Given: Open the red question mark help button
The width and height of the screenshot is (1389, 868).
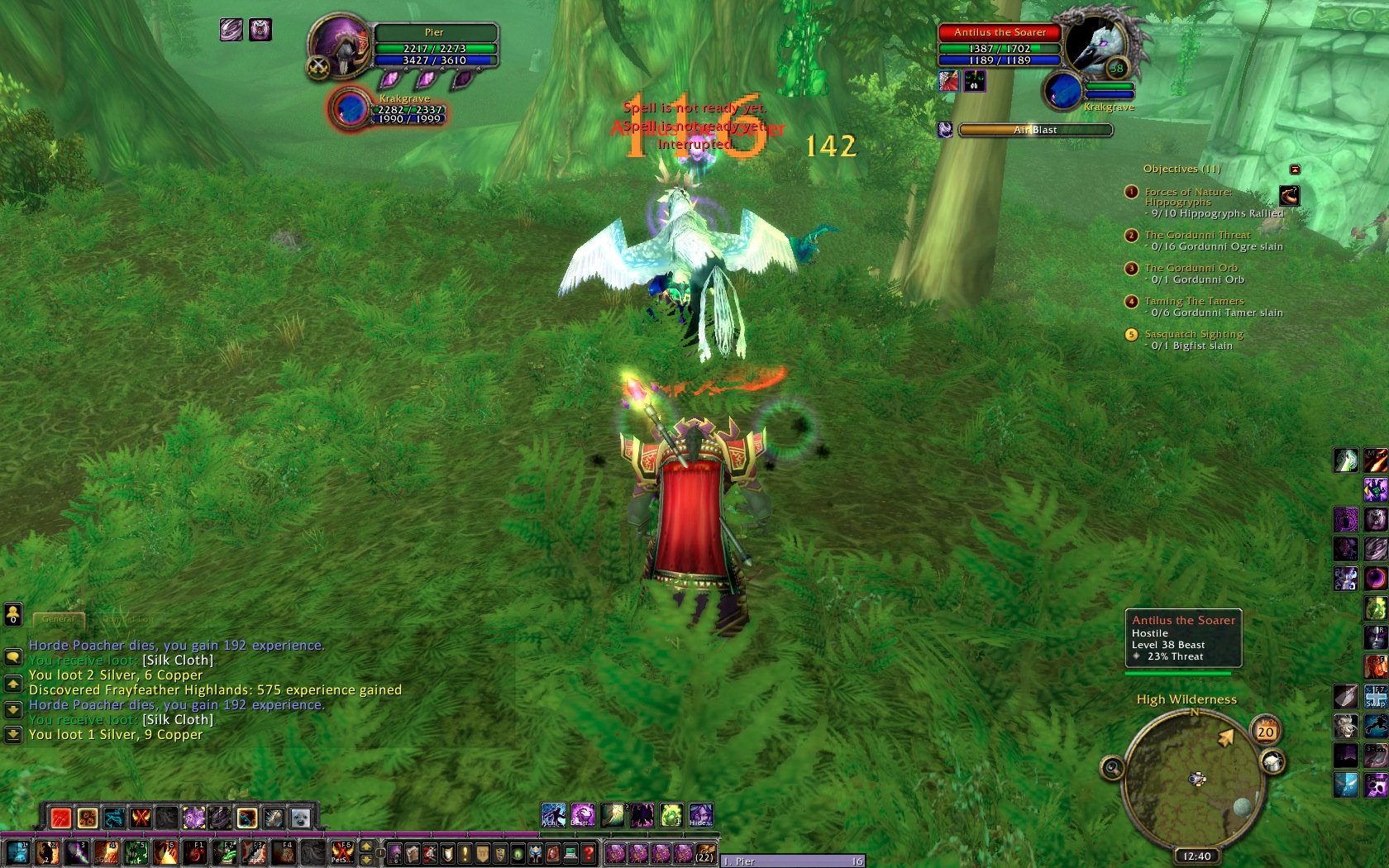Looking at the screenshot, I should [x=588, y=853].
